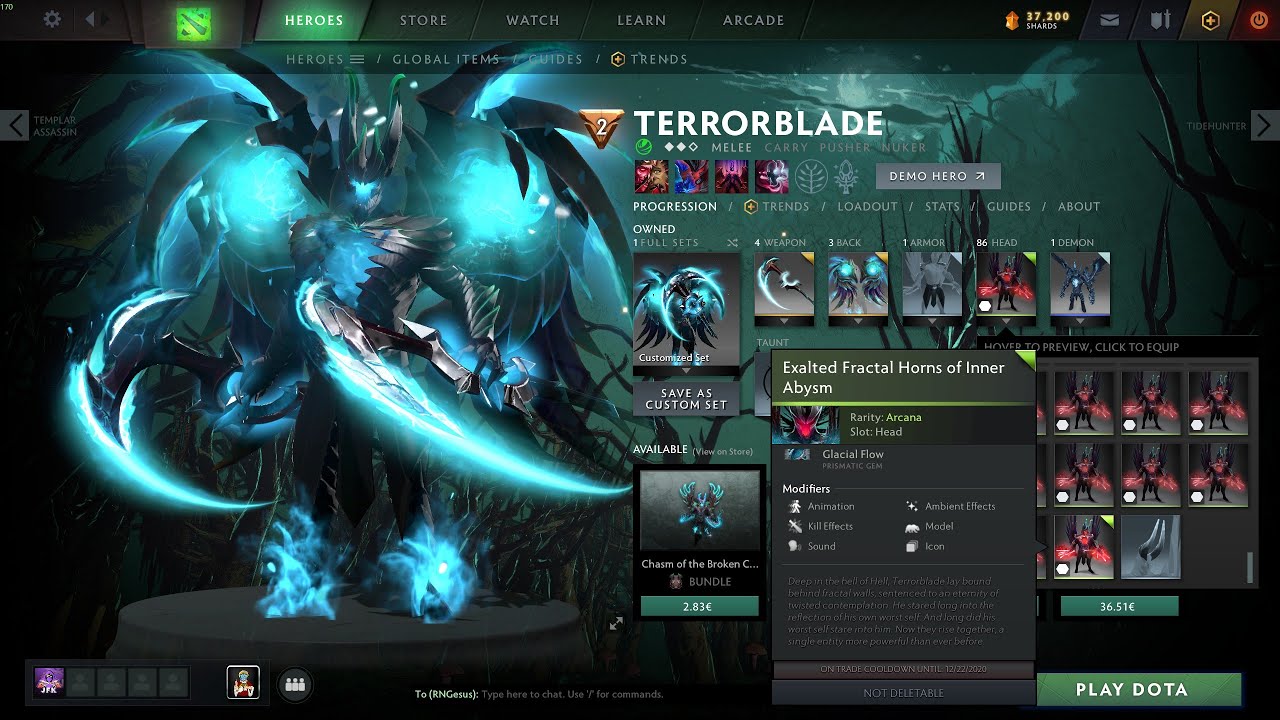Show the Loadout sub-tab
Image resolution: width=1280 pixels, height=720 pixels.
tap(867, 207)
